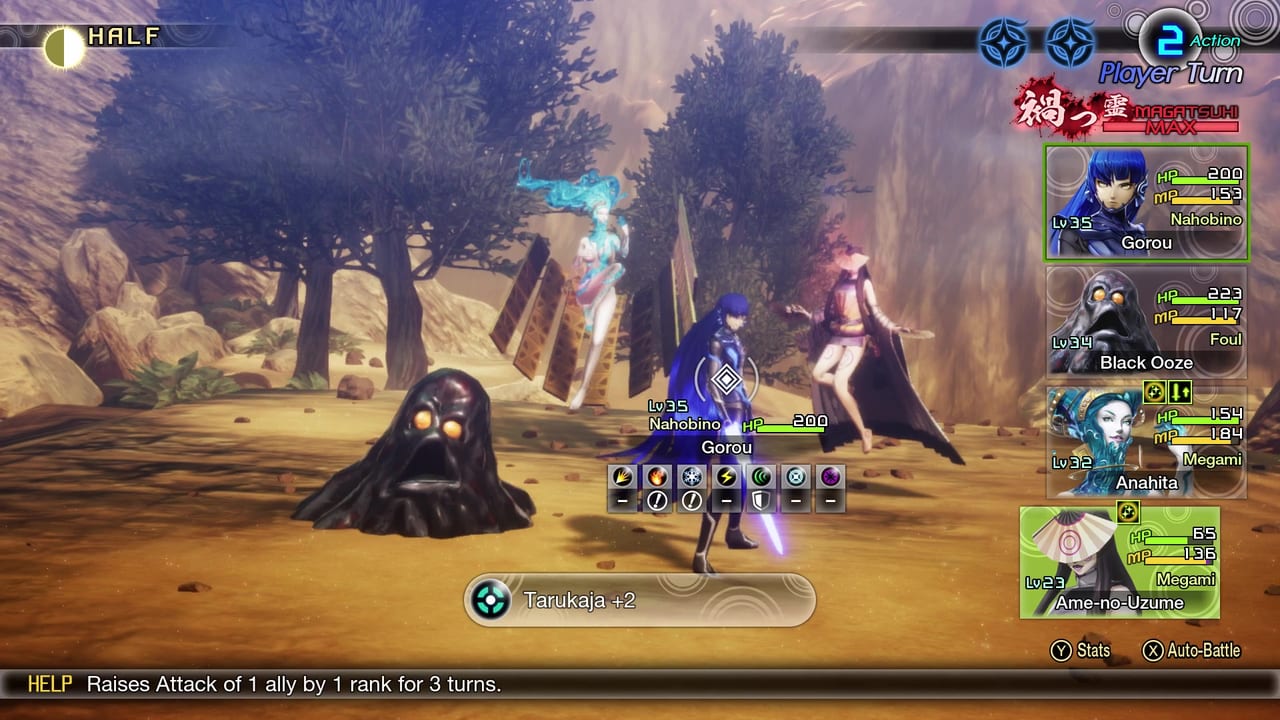Click the Magatsuhi MAX gauge
This screenshot has height=720, width=1280.
(1130, 111)
